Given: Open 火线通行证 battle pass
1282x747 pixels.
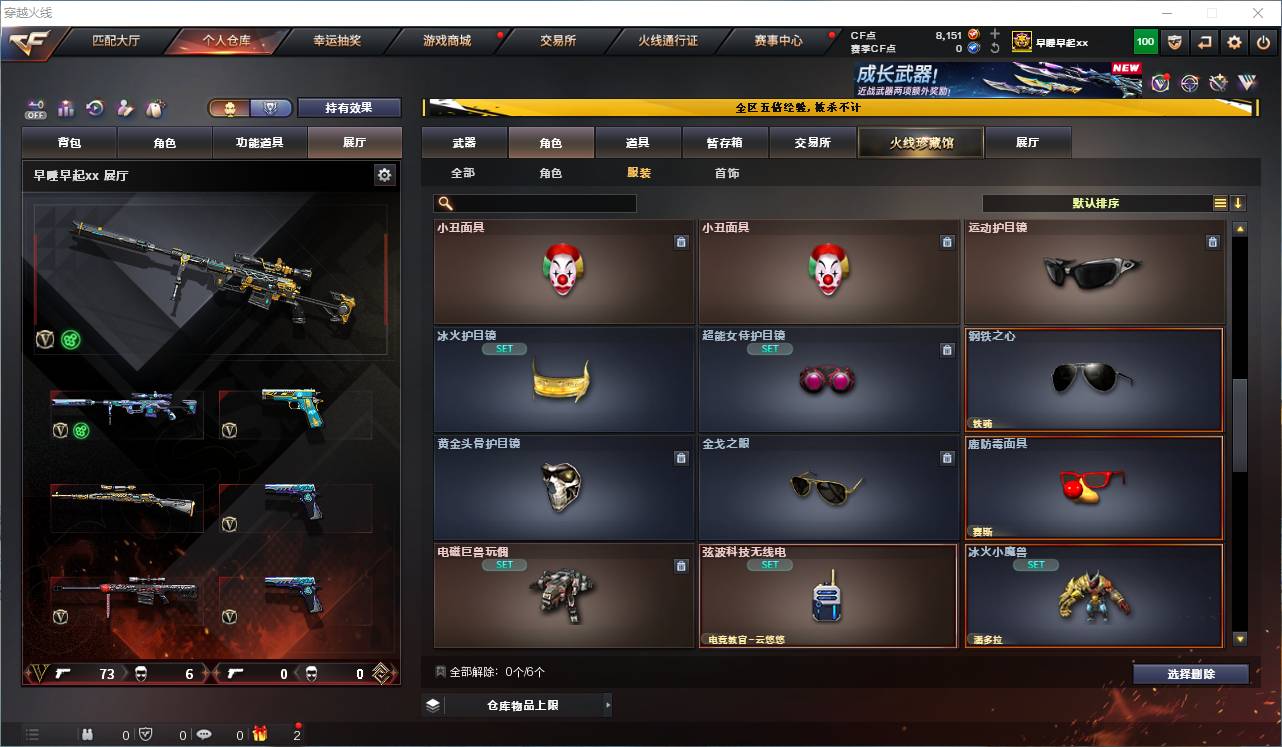Looking at the screenshot, I should (x=668, y=41).
